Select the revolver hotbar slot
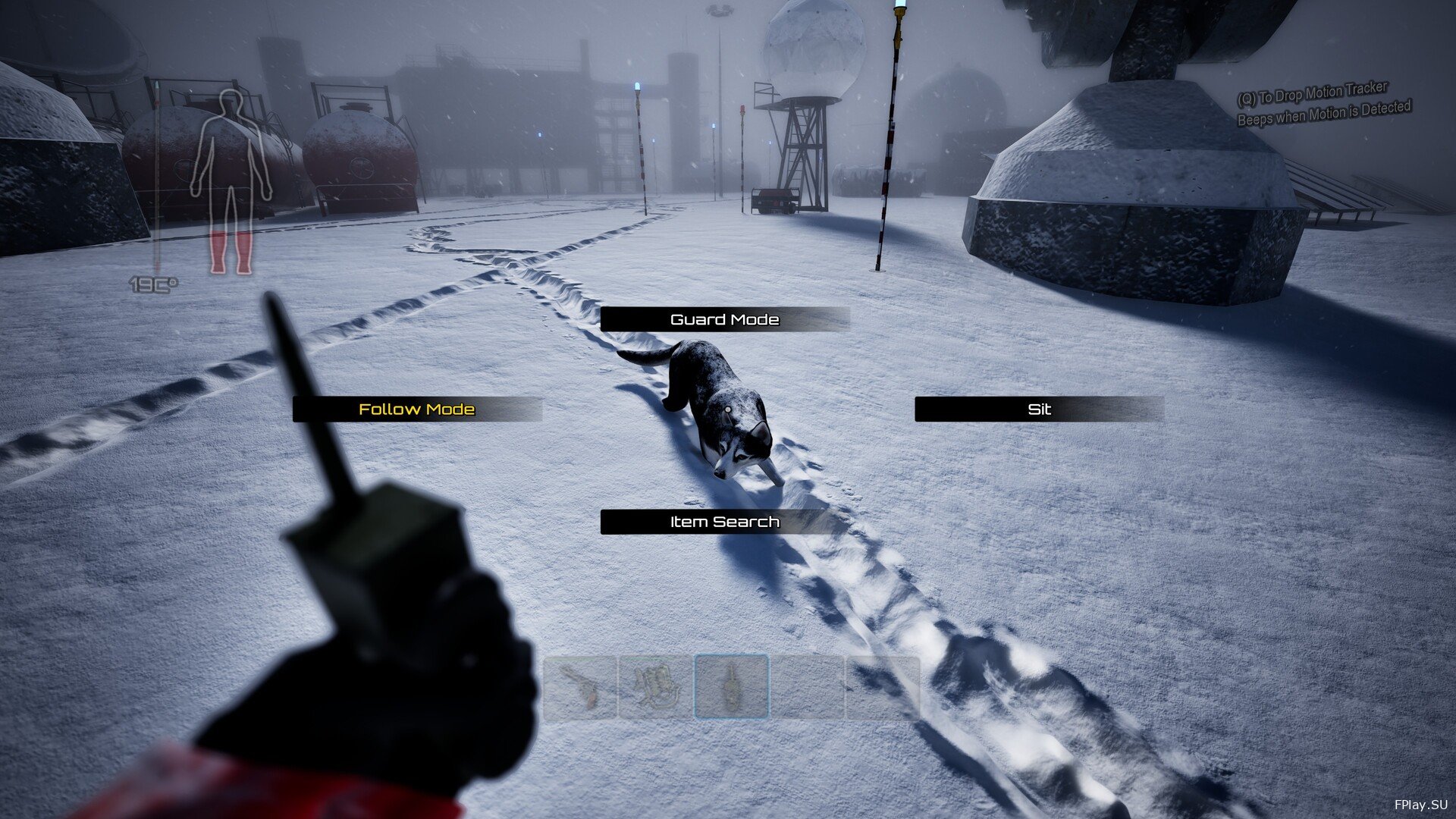 point(580,687)
